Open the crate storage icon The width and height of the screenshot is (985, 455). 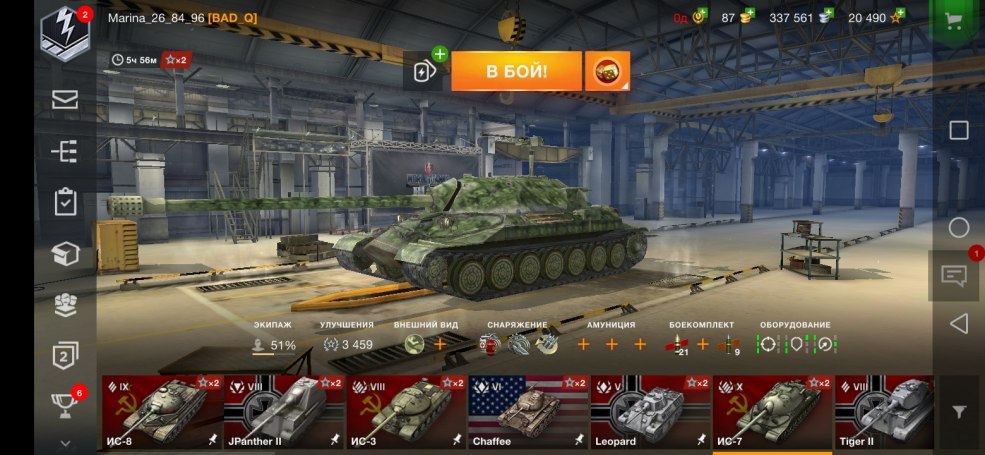(65, 254)
